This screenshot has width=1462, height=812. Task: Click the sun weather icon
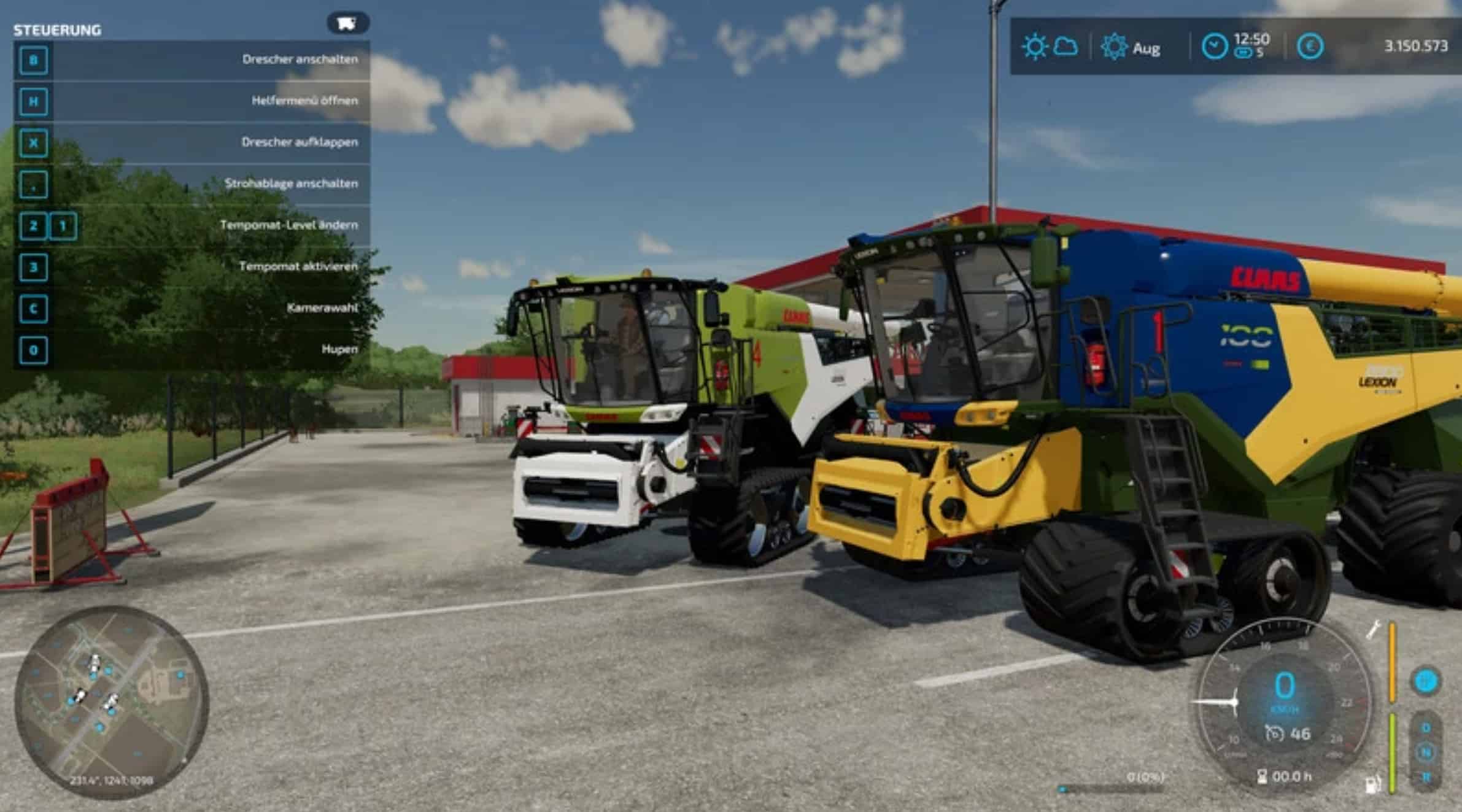pyautogui.click(x=1034, y=47)
